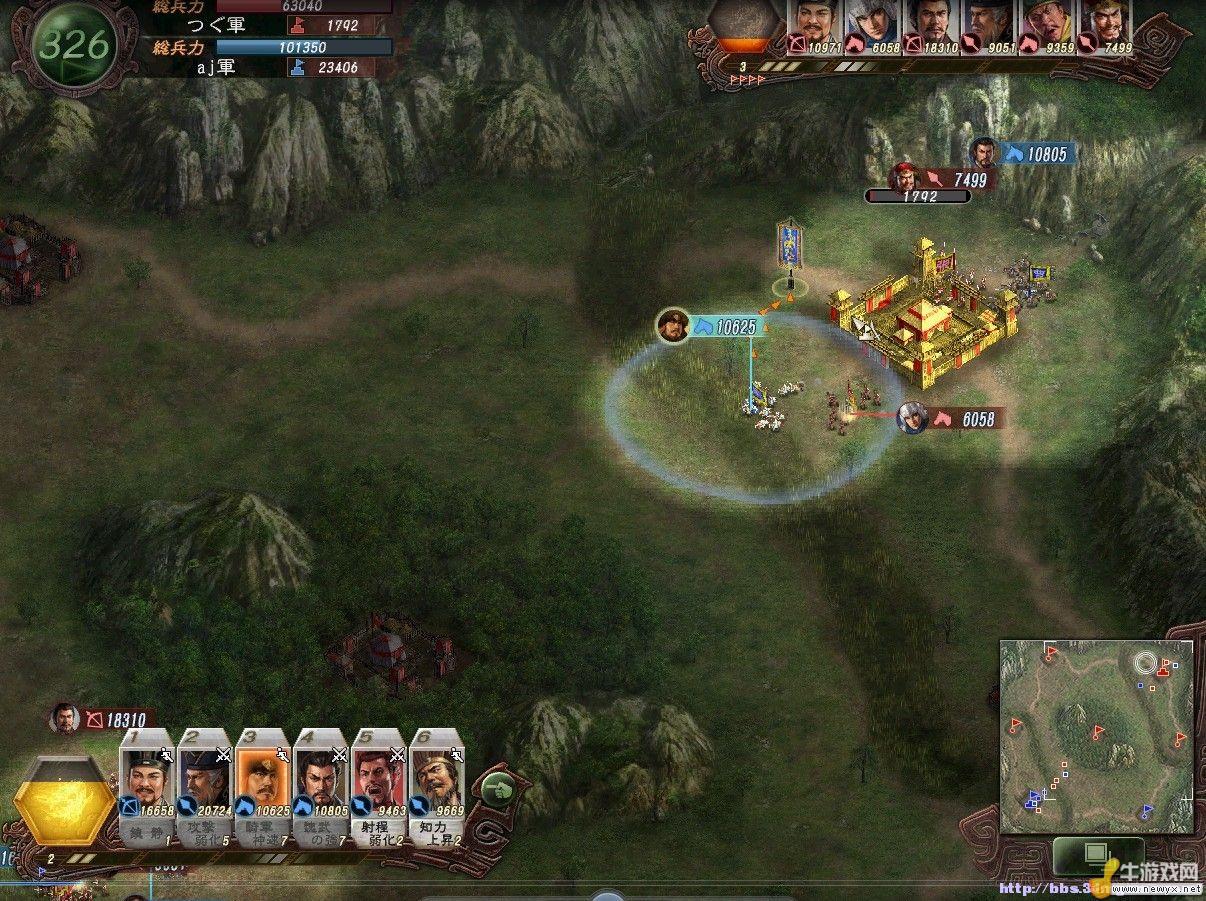Click the blue 10805 unit marker on the field
Screen dimensions: 1206x901
point(1024,154)
